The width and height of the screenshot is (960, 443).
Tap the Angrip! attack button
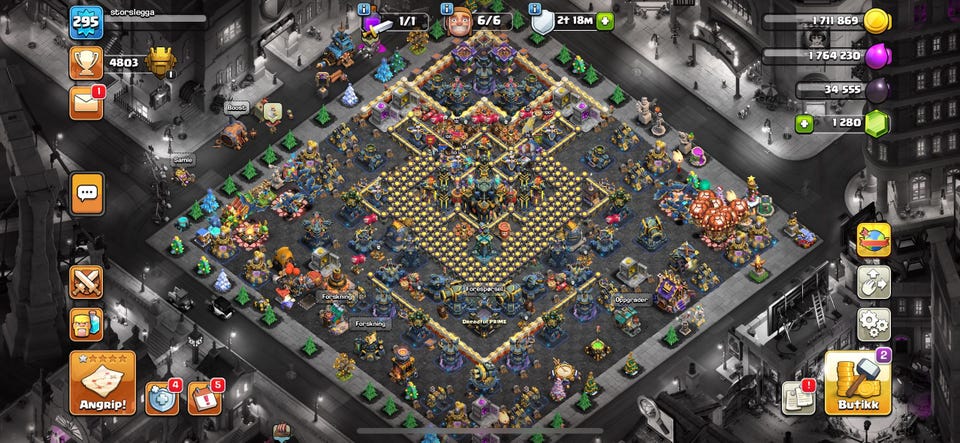[101, 384]
